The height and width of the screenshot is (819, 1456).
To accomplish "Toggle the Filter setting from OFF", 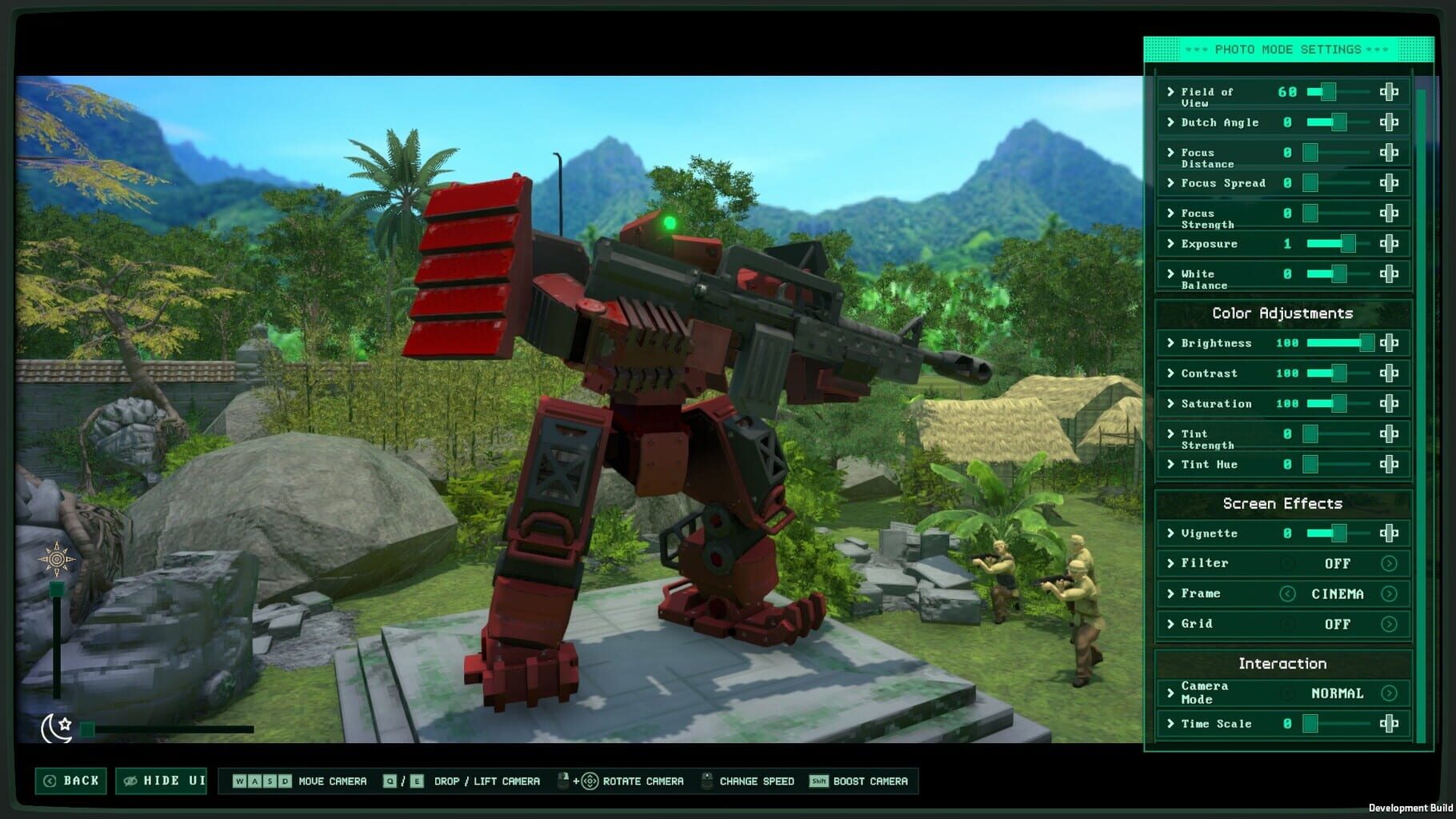I will pyautogui.click(x=1390, y=563).
